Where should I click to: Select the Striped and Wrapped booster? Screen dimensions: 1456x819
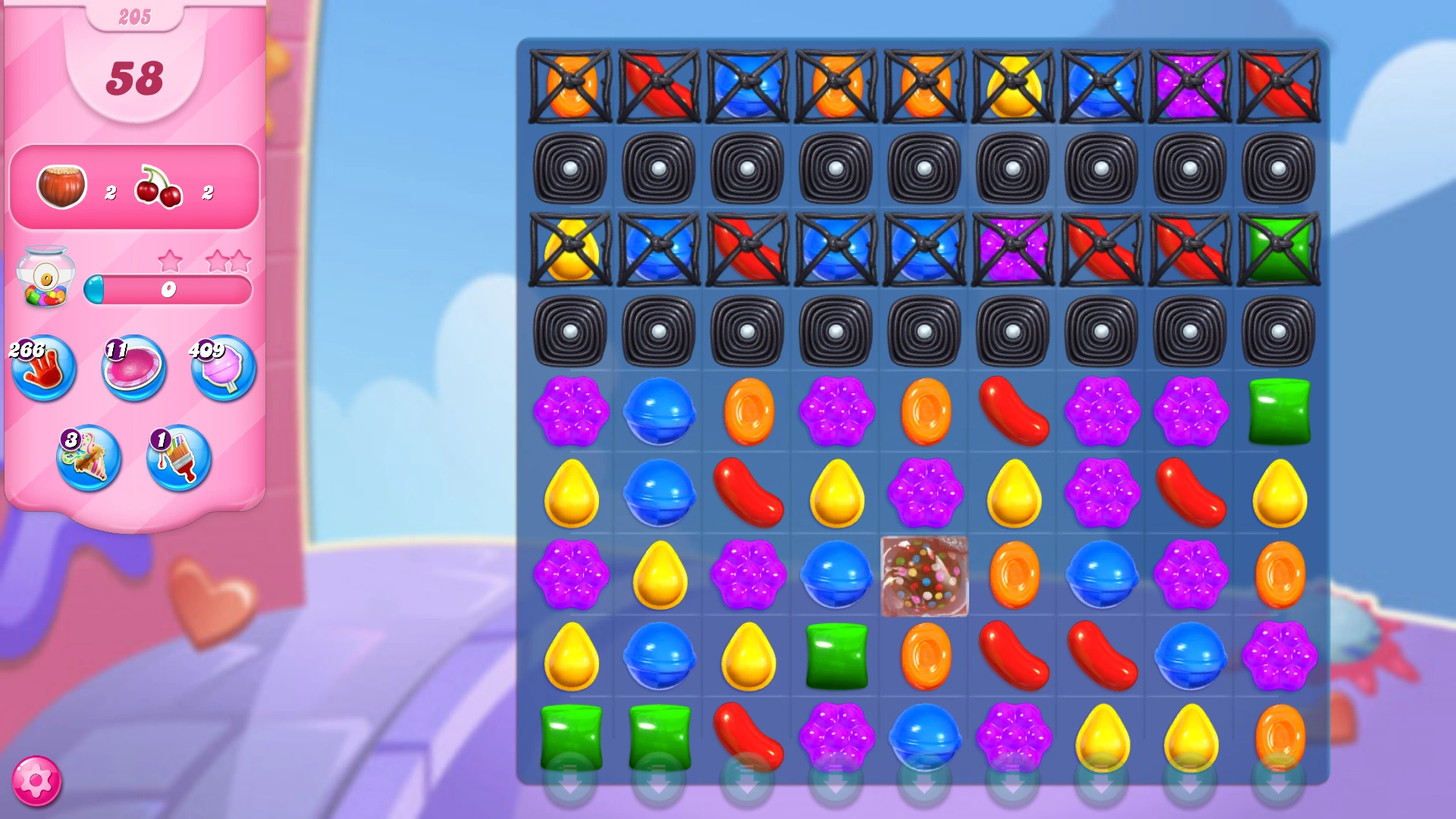89,459
